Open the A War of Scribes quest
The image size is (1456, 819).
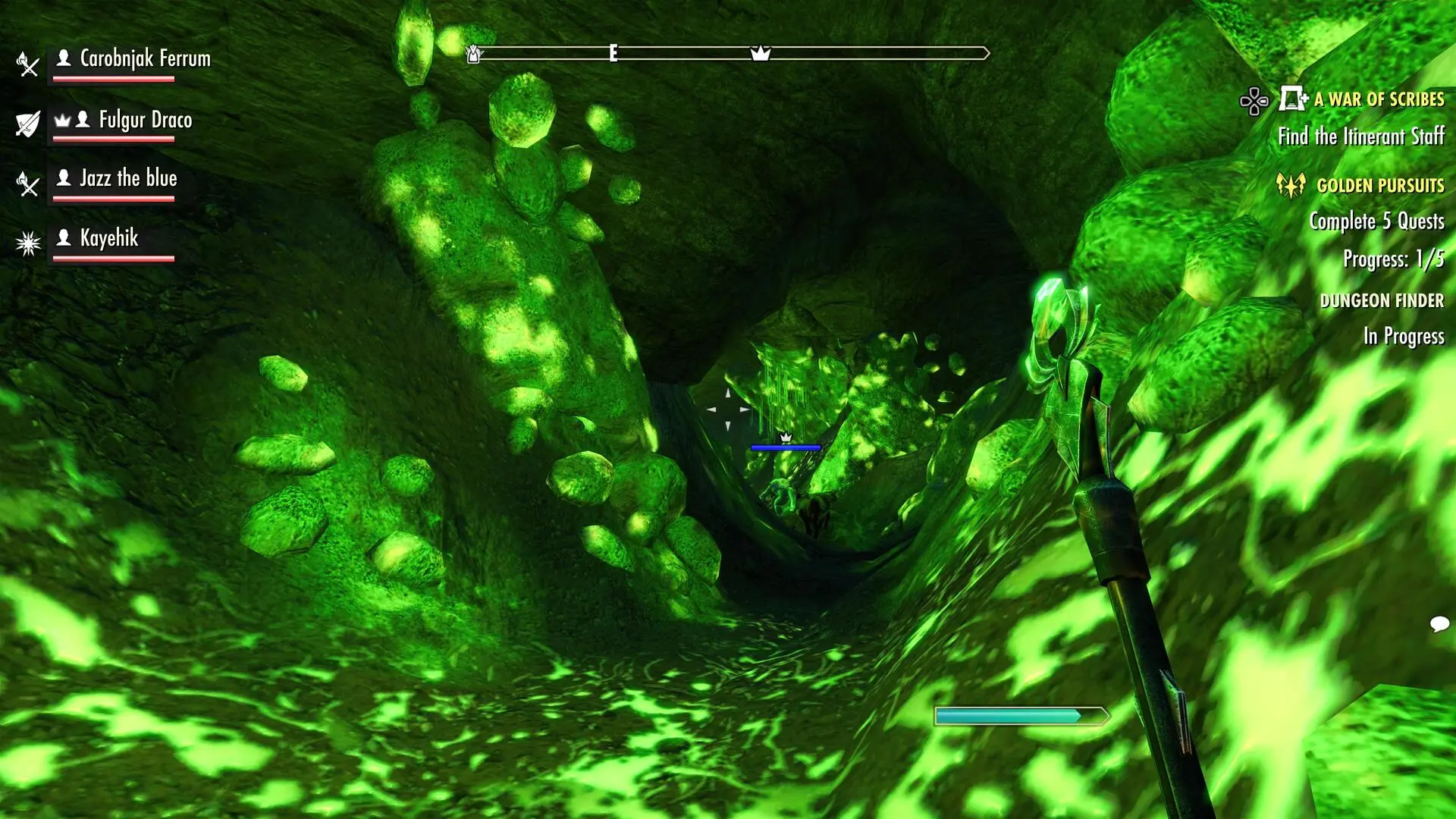[x=1378, y=99]
